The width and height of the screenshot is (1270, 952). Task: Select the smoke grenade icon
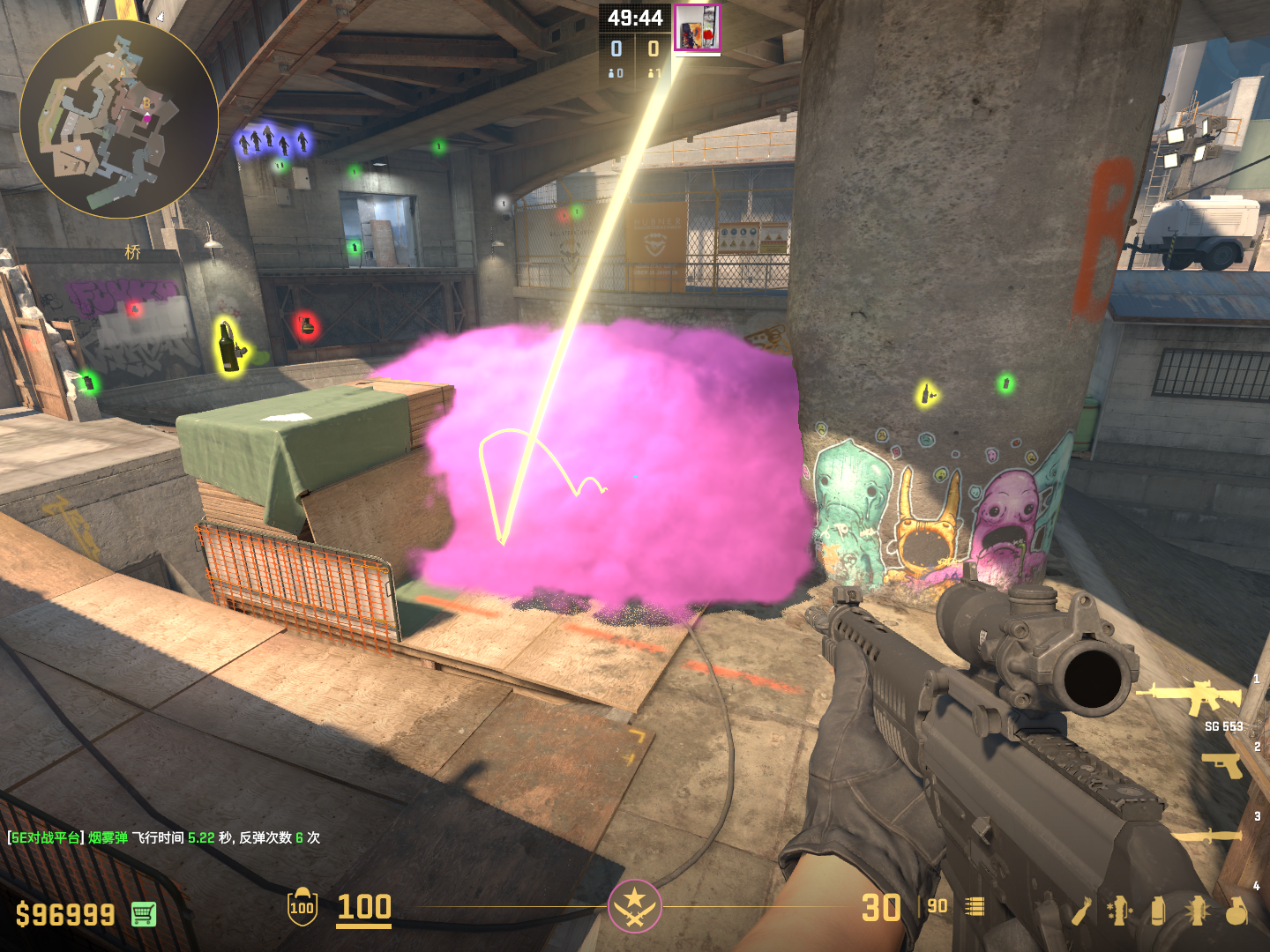coord(1158,911)
